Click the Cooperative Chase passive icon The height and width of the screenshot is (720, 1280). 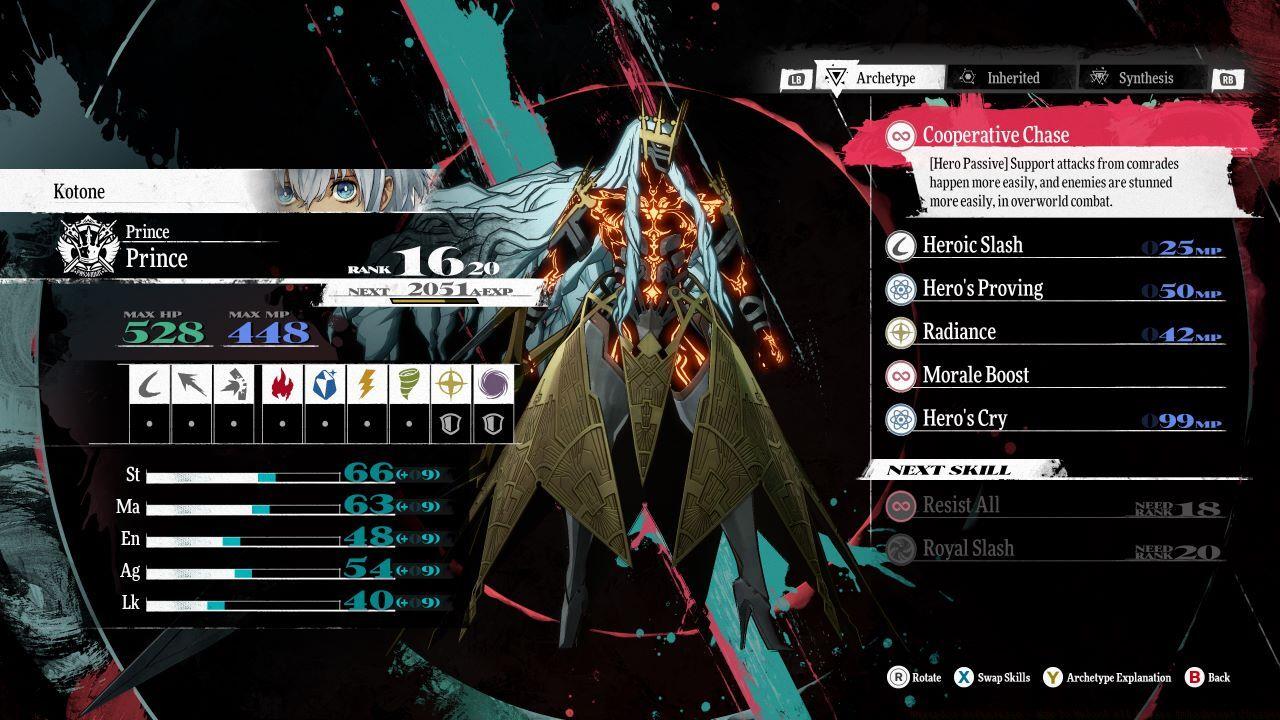click(x=902, y=135)
